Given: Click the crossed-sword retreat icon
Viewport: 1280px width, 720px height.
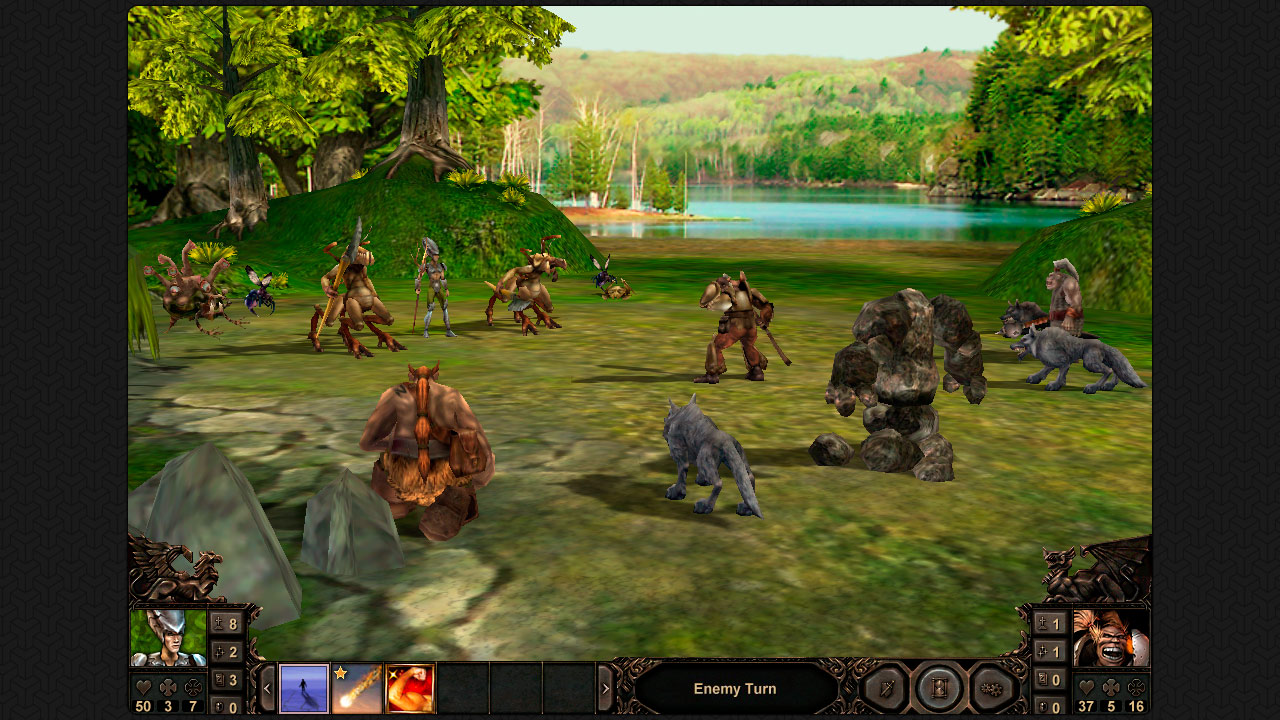Looking at the screenshot, I should [887, 688].
